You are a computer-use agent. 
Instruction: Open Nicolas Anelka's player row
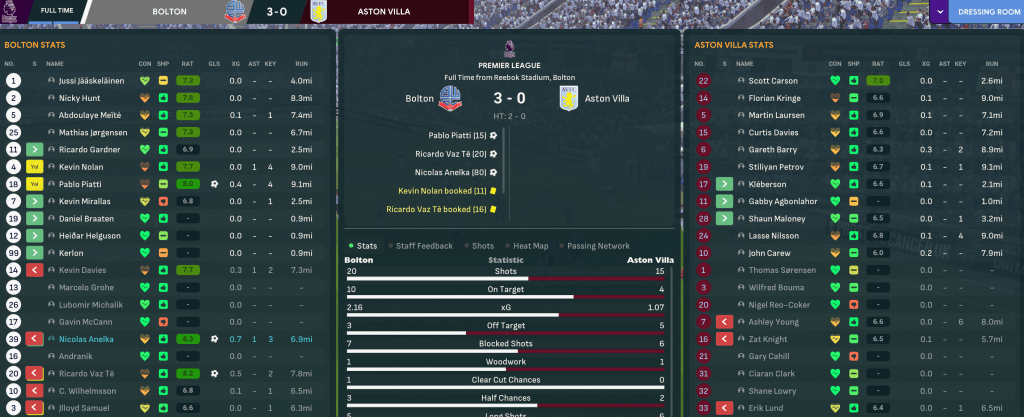click(88, 340)
